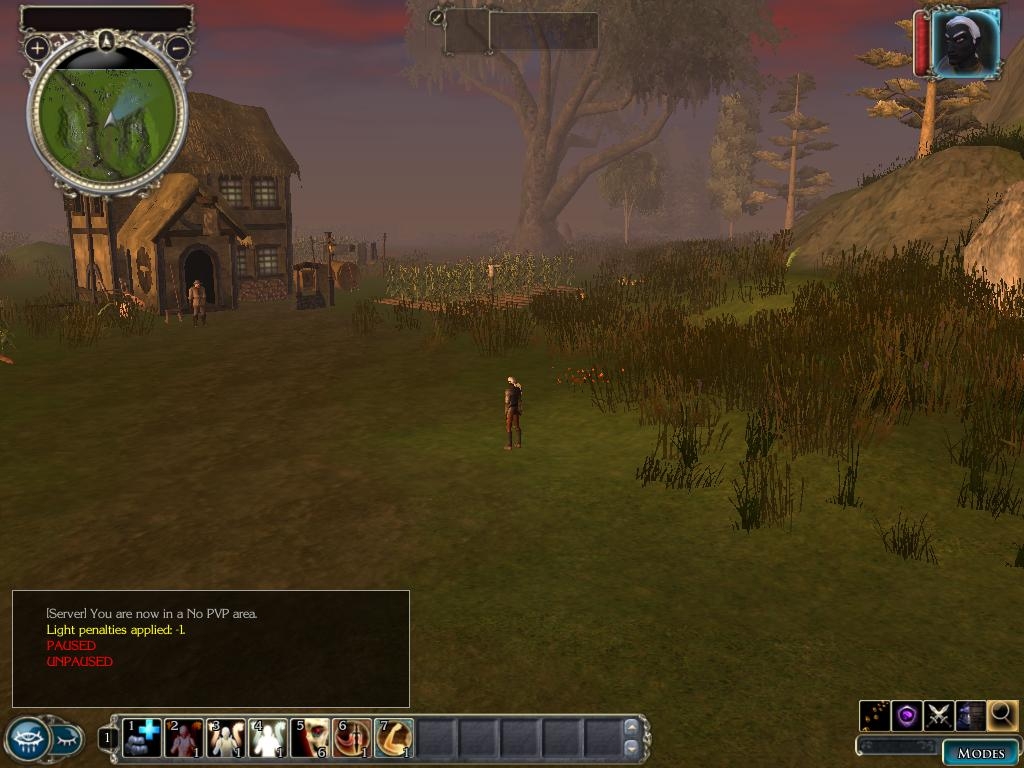This screenshot has width=1024, height=768.
Task: Activate hotbar slot 4 glowing white figure
Action: coord(268,739)
